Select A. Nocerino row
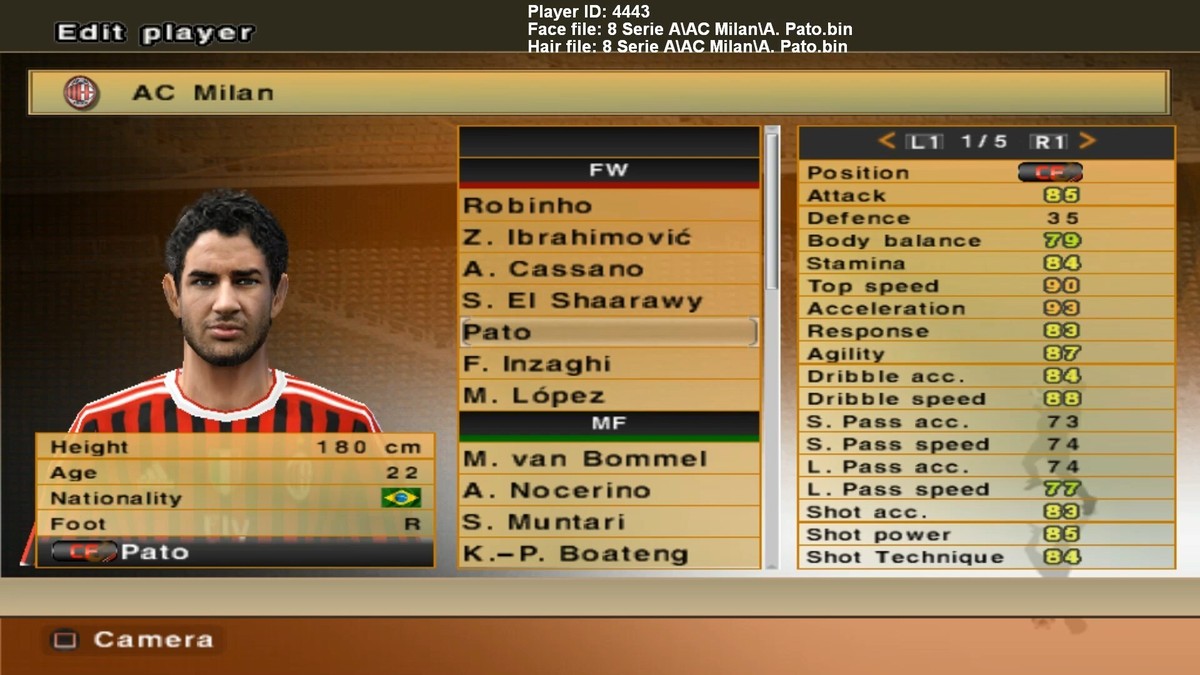Screen dimensions: 1200x675 608,491
